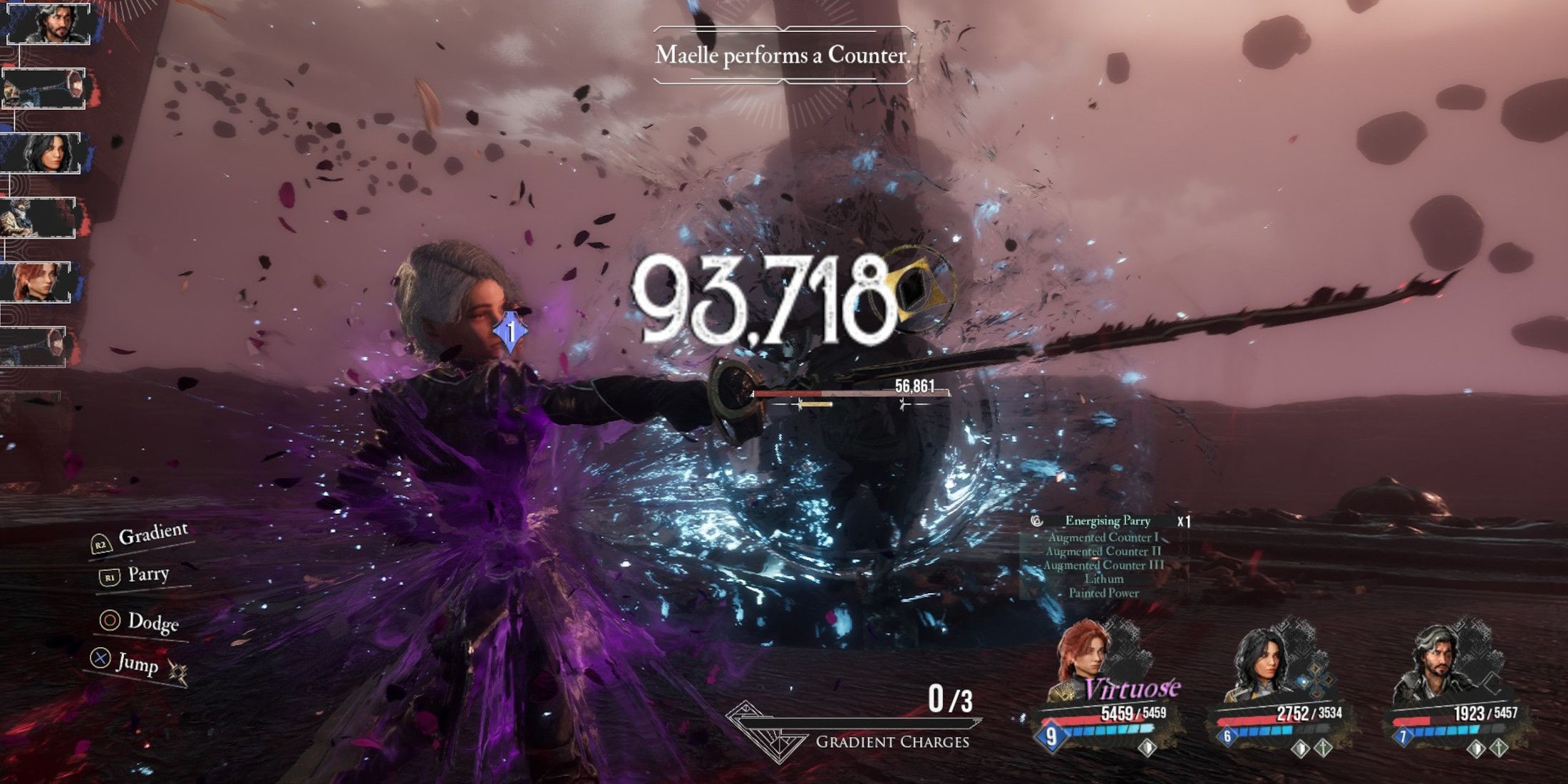
Task: Toggle the cross buff beside Lune's shield icon
Action: click(1323, 750)
